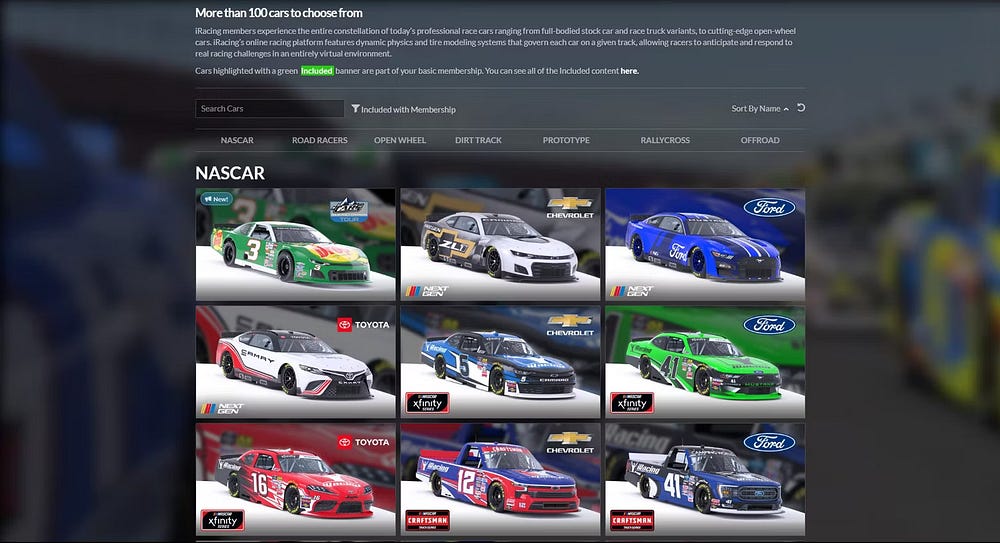Switch to the Prototype category
The height and width of the screenshot is (543, 1000).
point(566,140)
